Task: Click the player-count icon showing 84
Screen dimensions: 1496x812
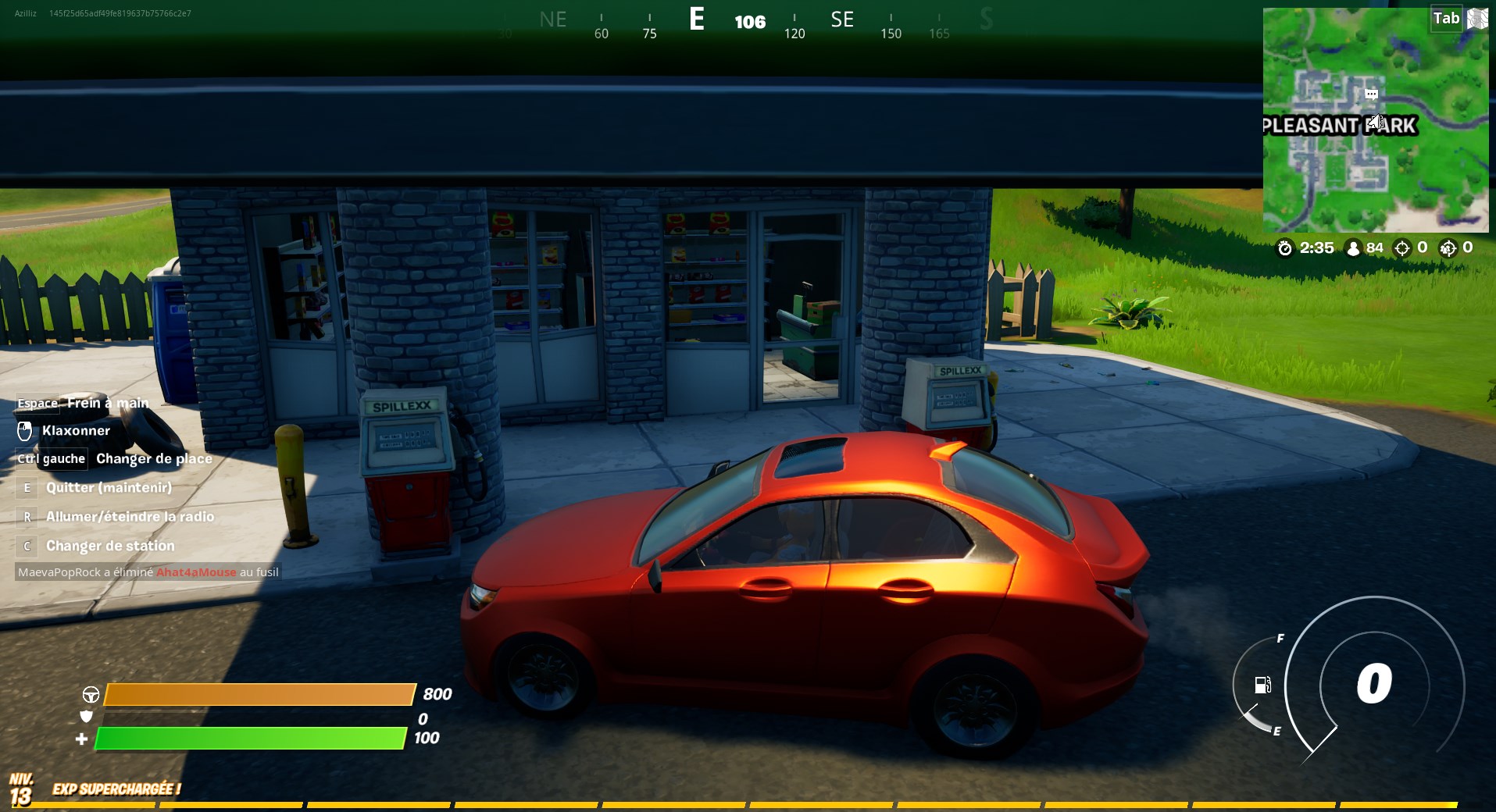Action: point(1354,248)
